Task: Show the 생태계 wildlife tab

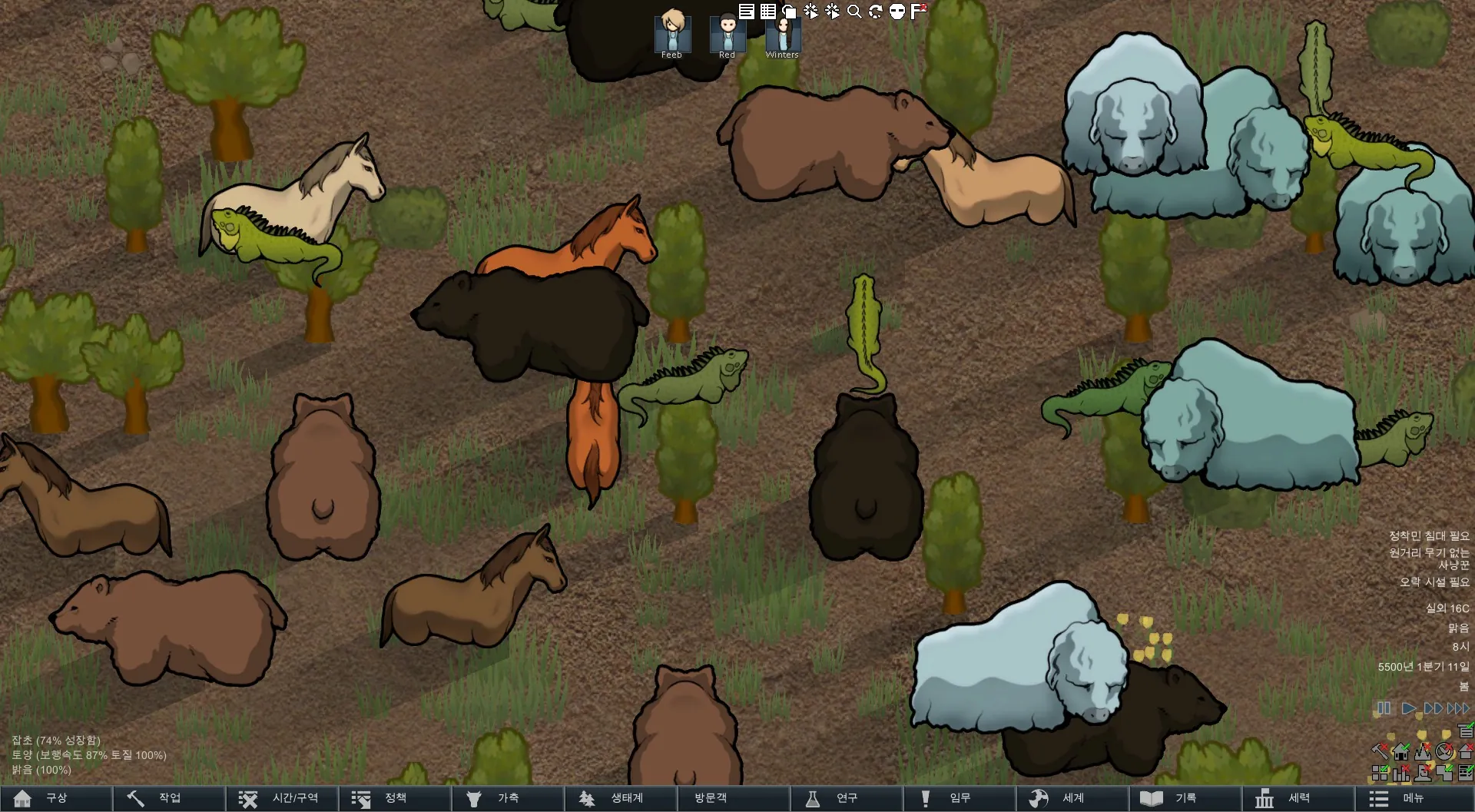Action: (x=620, y=798)
